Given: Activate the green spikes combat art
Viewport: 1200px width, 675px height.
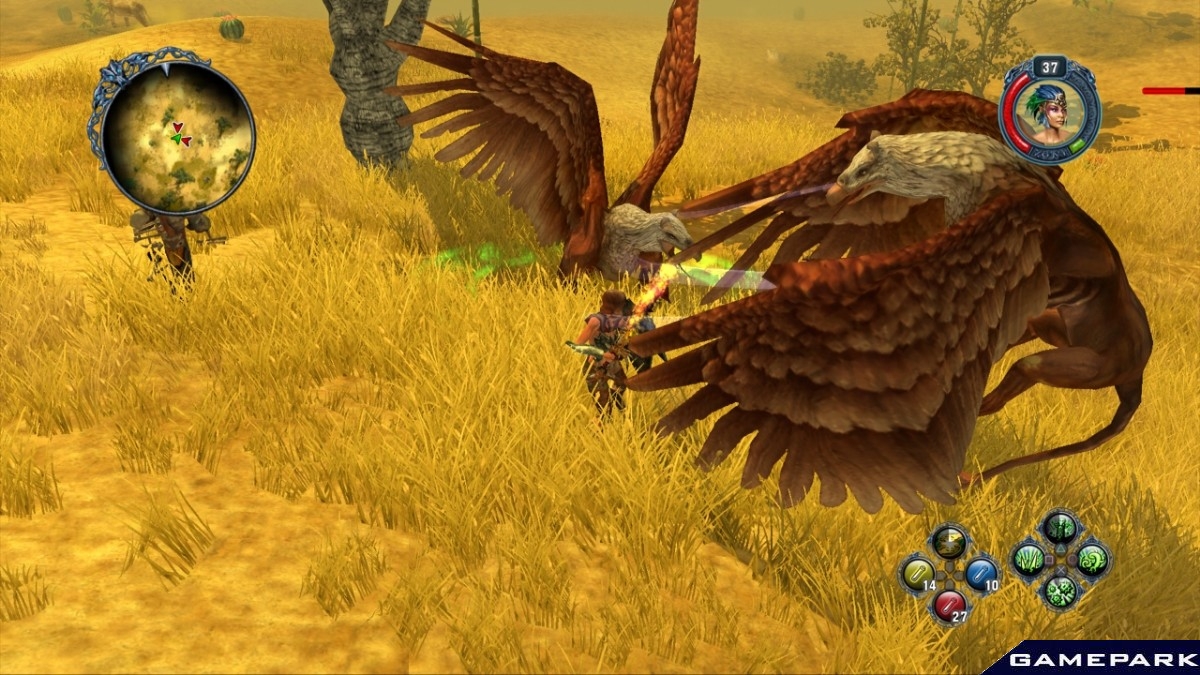Looking at the screenshot, I should [1028, 560].
